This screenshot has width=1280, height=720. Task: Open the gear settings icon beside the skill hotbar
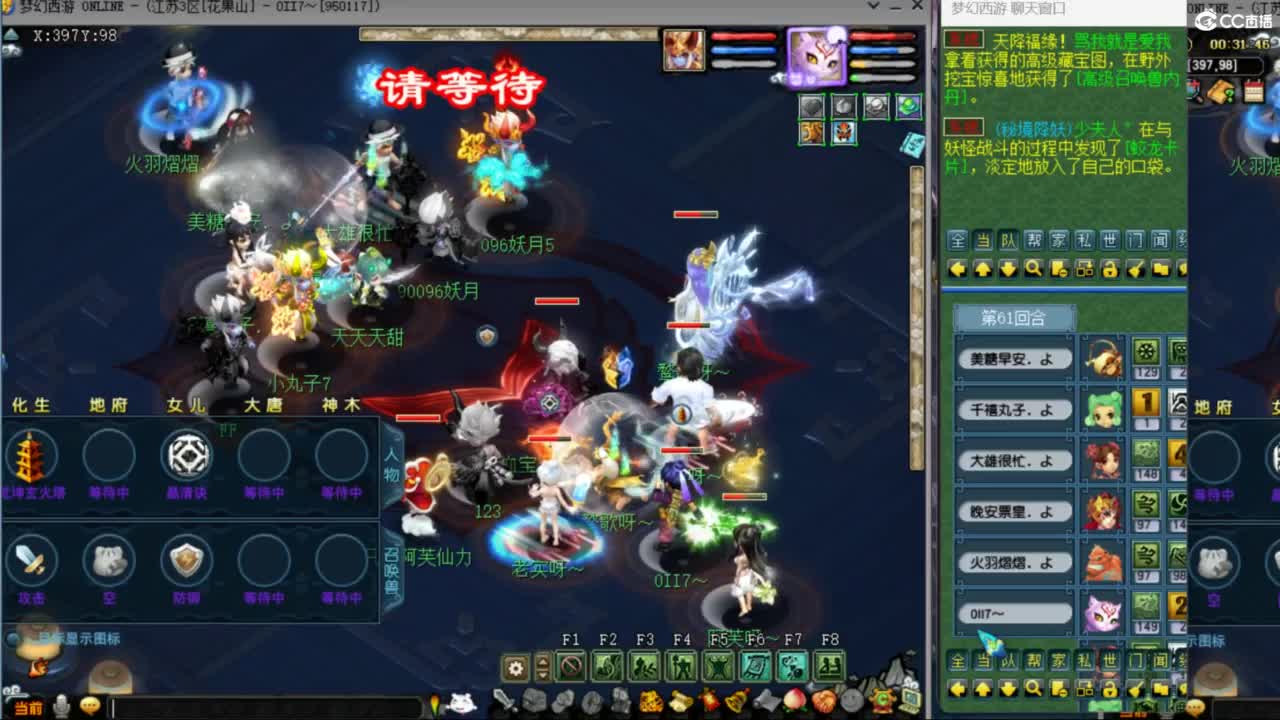[x=516, y=666]
